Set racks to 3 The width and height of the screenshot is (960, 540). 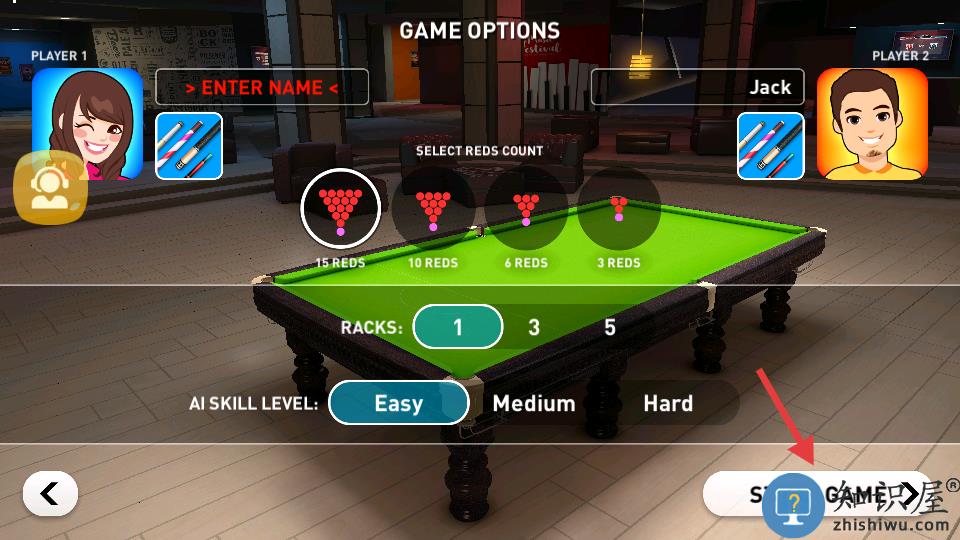coord(534,327)
